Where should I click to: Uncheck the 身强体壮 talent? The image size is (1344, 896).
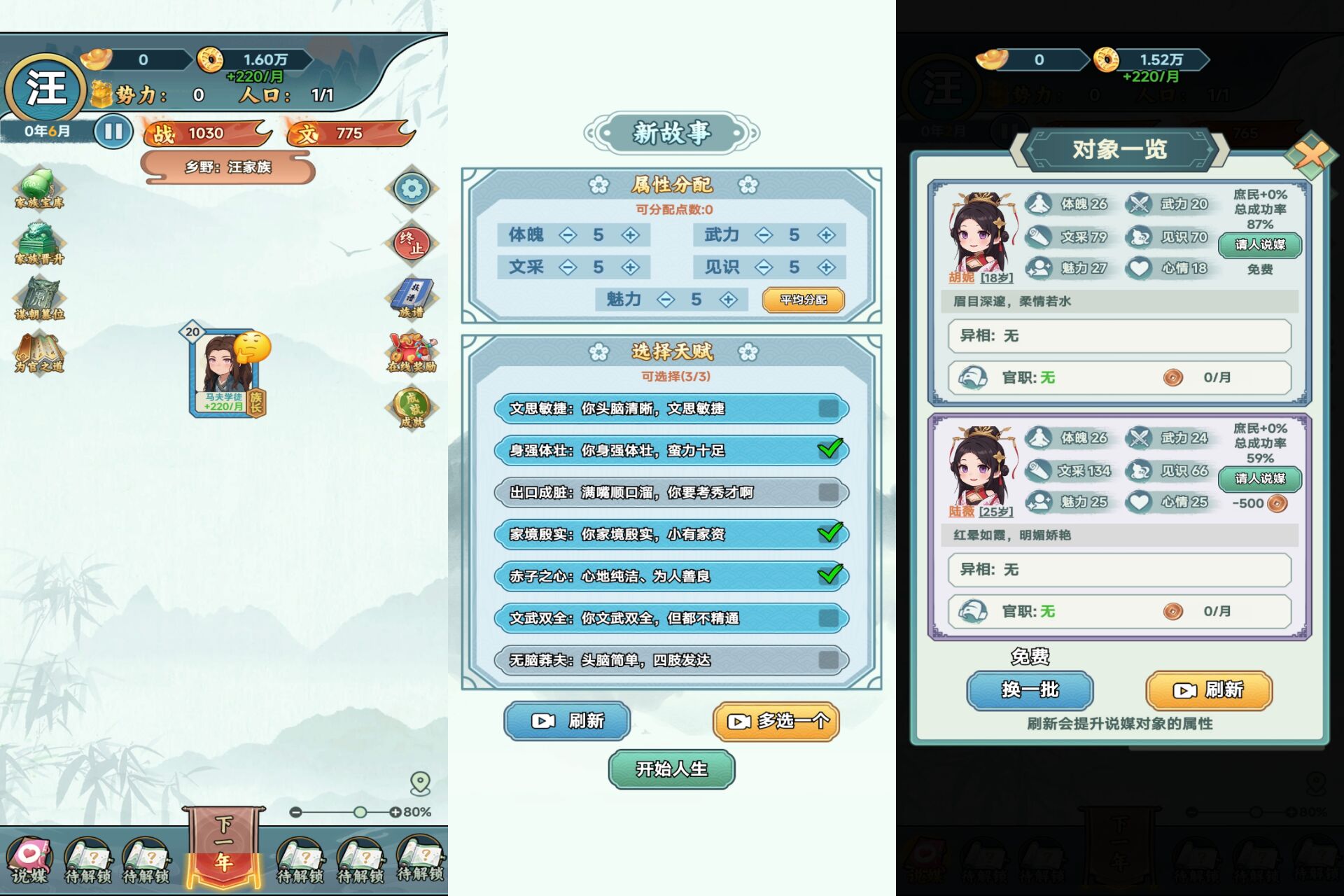click(829, 450)
